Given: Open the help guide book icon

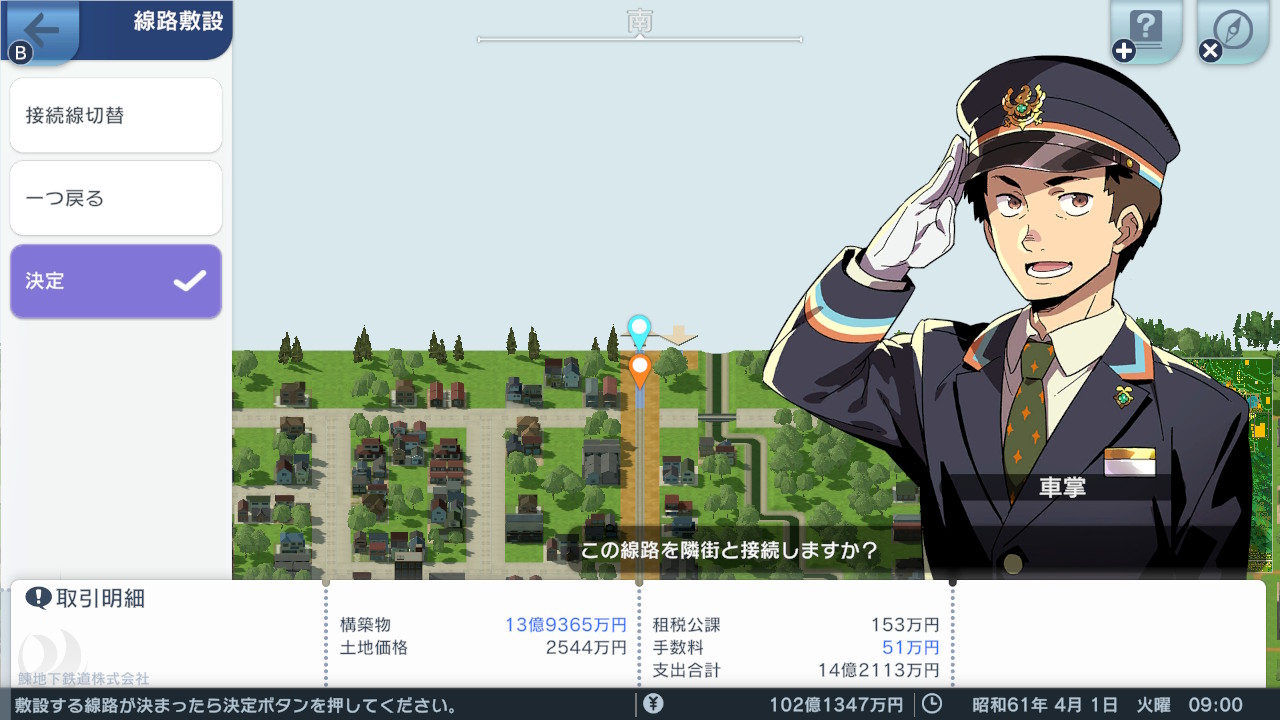Looking at the screenshot, I should (x=1144, y=28).
